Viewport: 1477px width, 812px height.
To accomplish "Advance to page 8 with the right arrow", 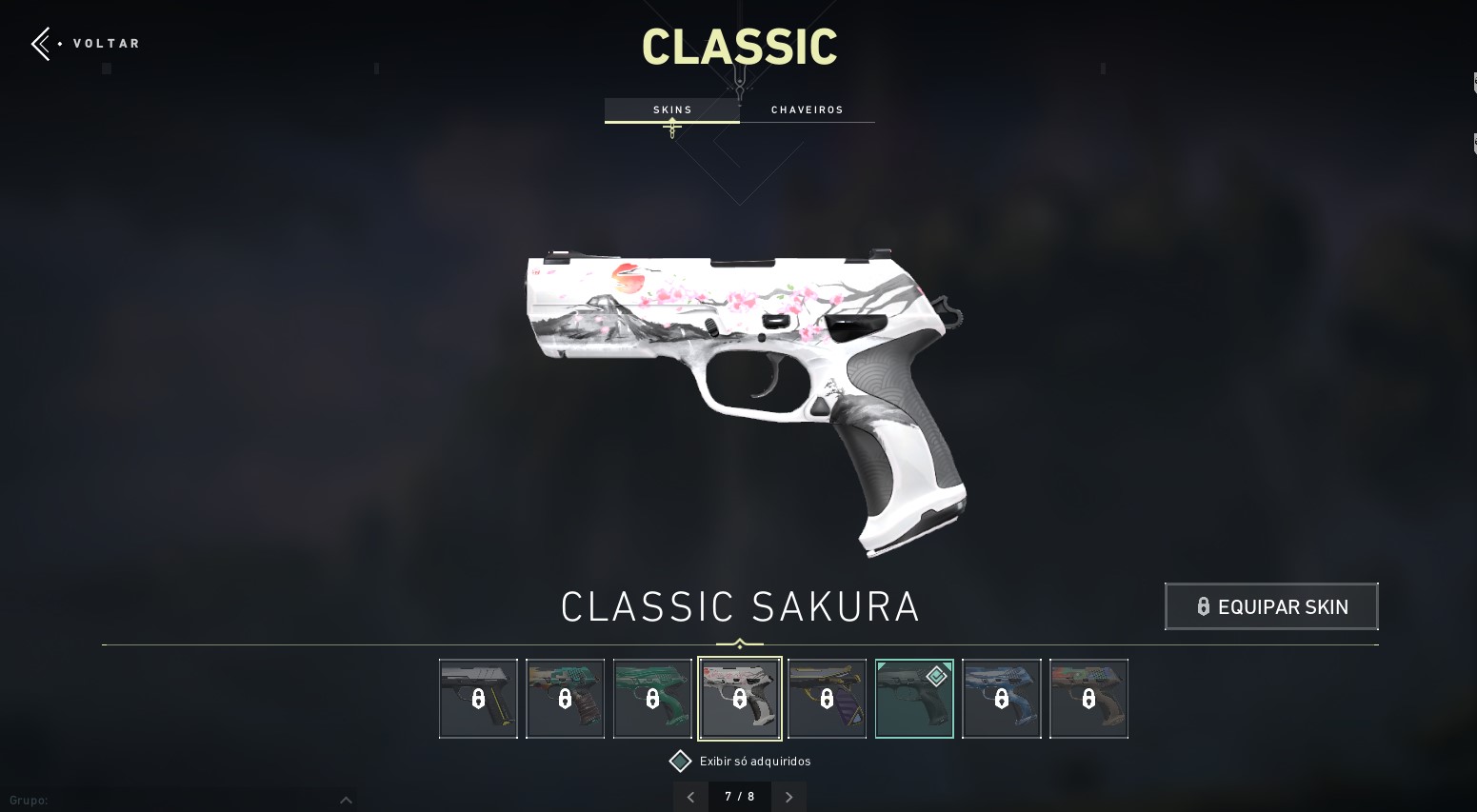I will click(x=788, y=797).
